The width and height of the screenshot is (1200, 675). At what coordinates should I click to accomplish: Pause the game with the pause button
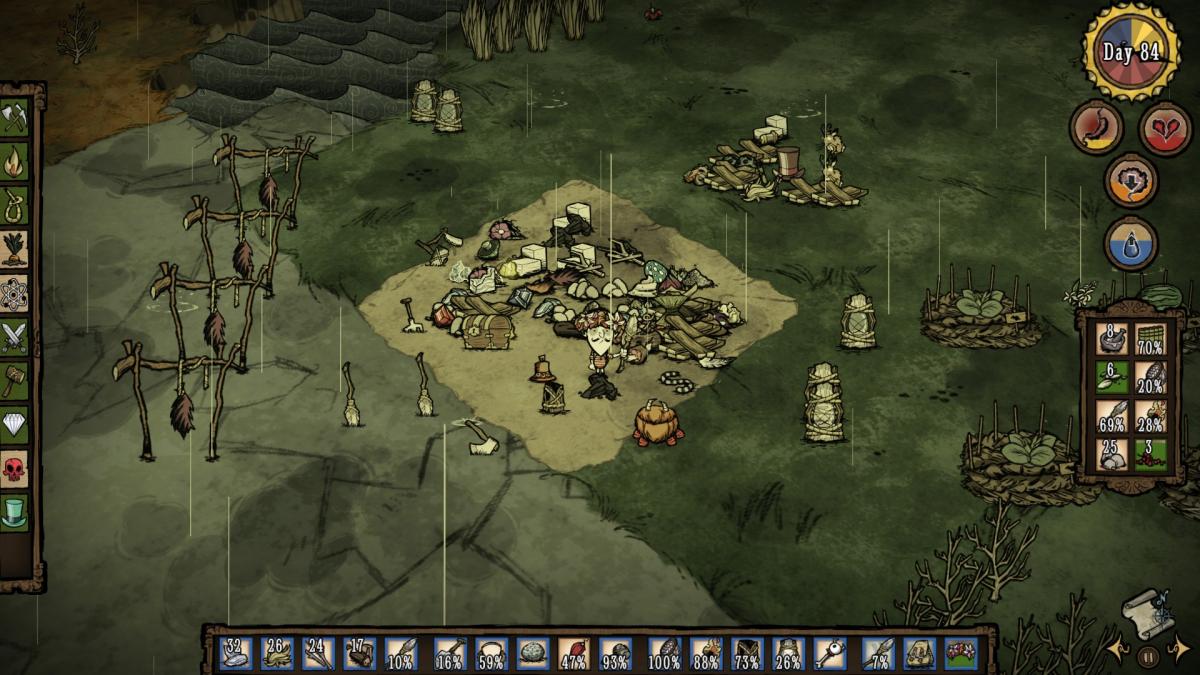1148,656
